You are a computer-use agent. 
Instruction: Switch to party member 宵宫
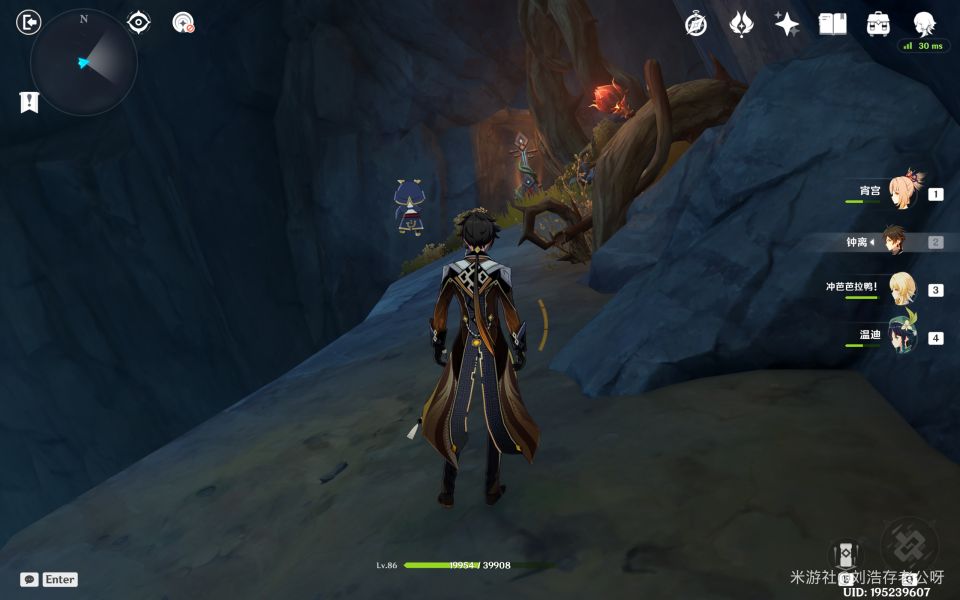tap(903, 190)
